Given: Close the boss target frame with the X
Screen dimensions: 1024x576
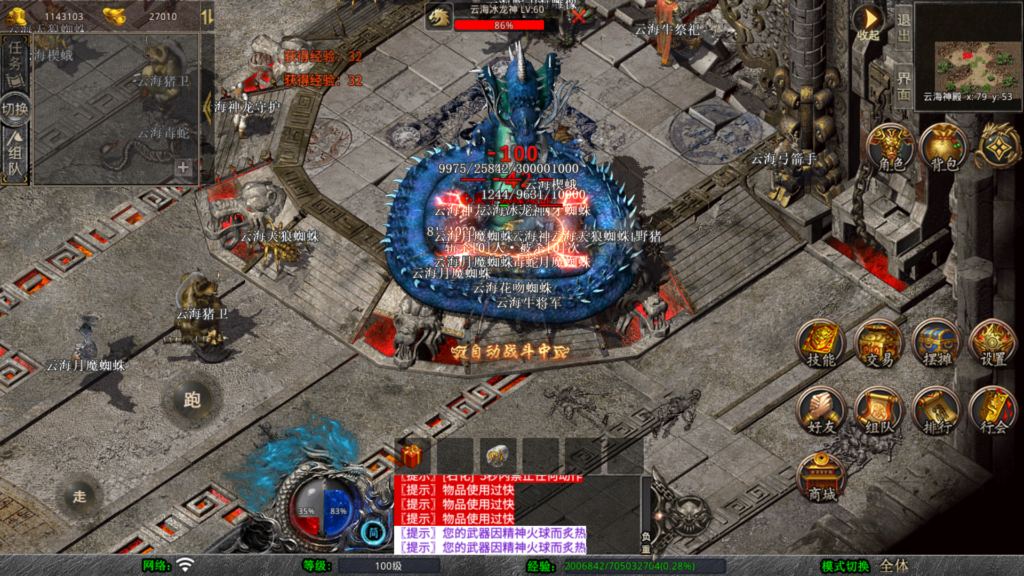Looking at the screenshot, I should tap(578, 17).
